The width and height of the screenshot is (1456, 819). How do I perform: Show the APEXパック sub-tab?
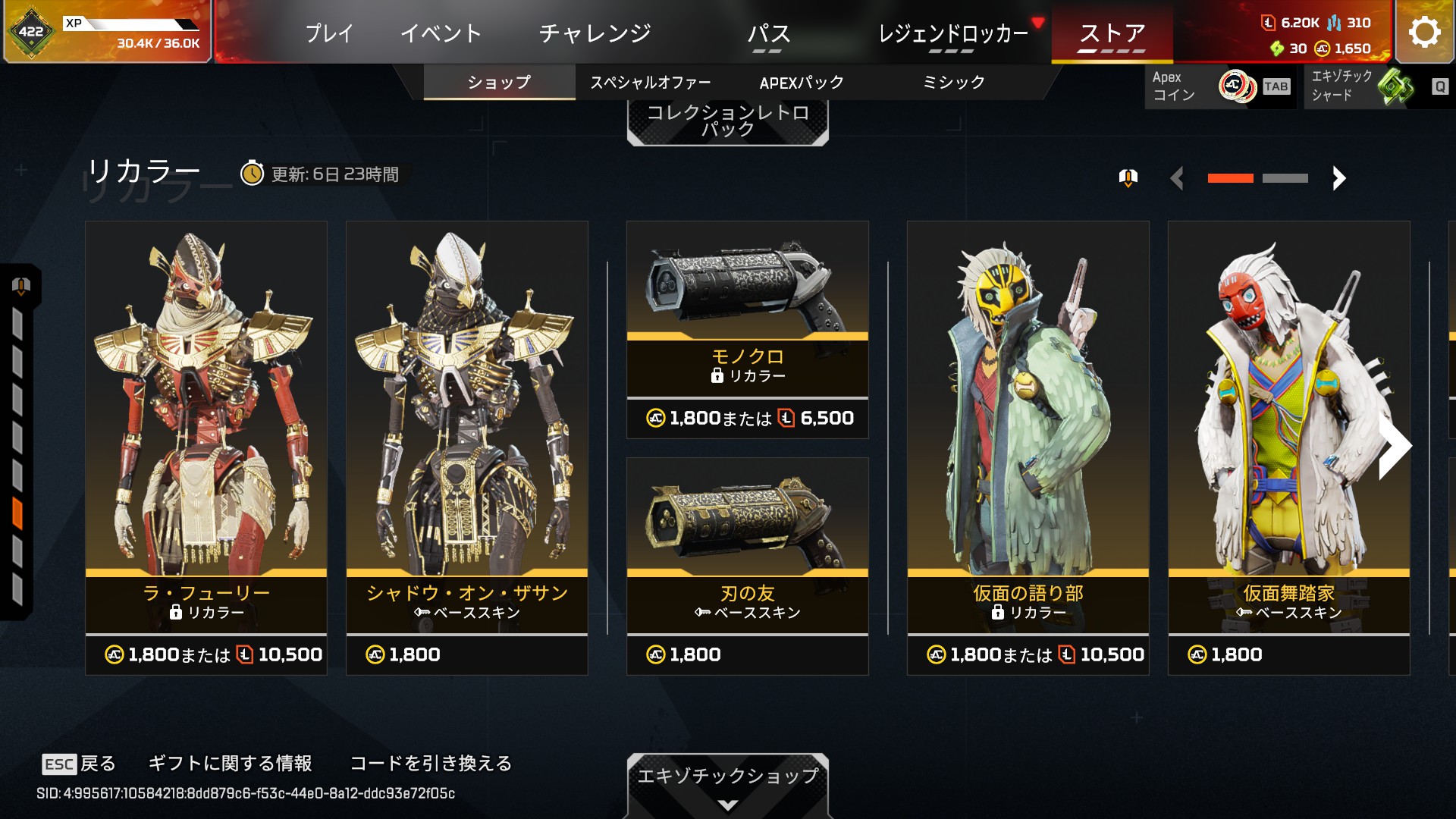802,82
